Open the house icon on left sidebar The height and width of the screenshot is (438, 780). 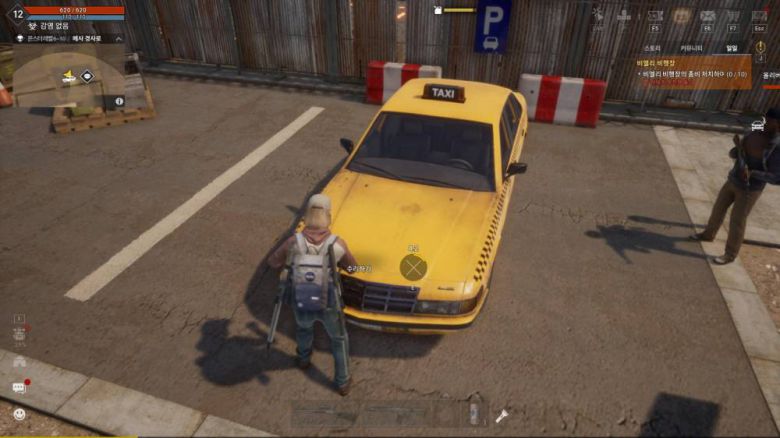coord(19,362)
